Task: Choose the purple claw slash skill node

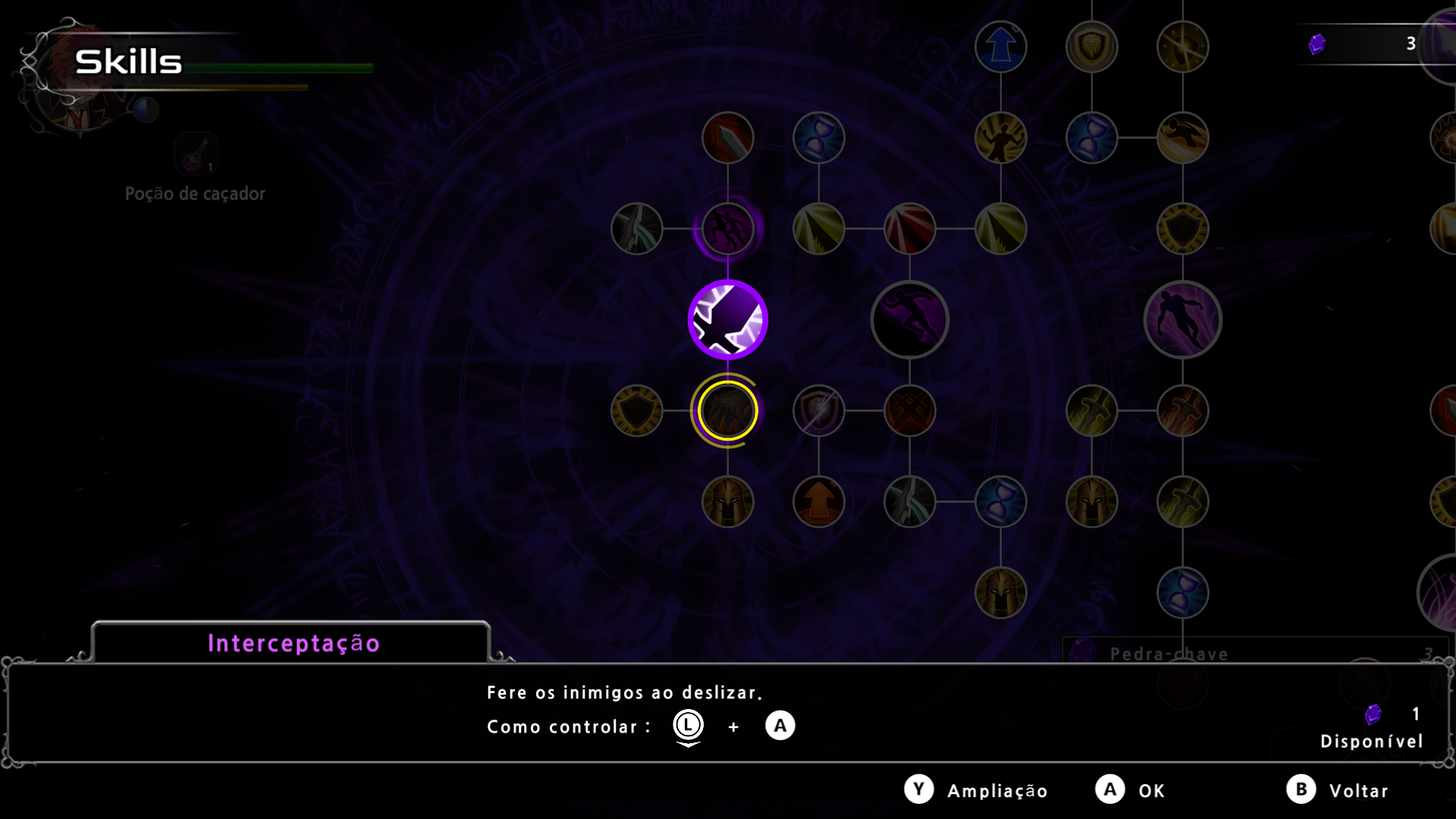Action: click(x=727, y=229)
